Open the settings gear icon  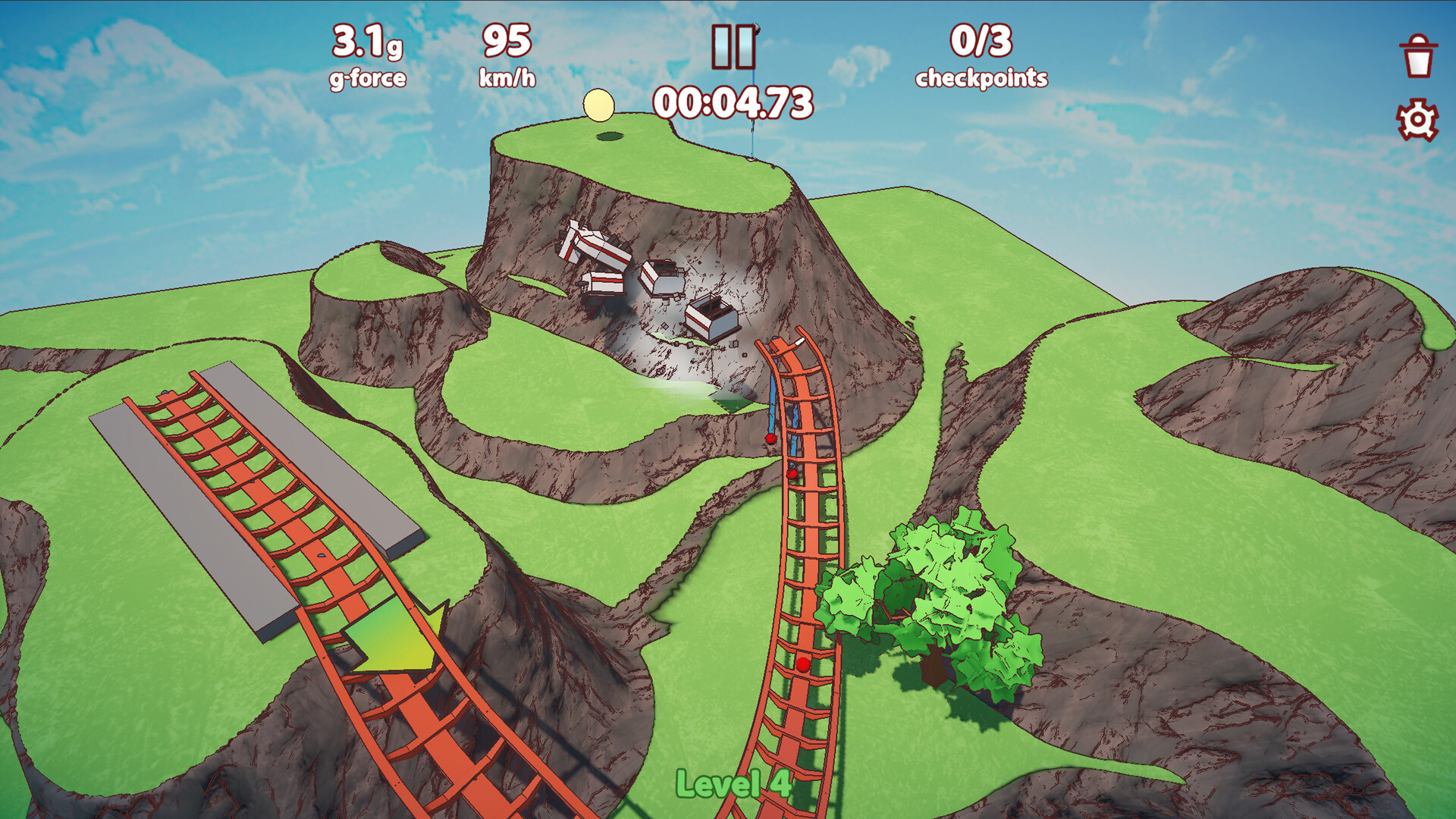tap(1417, 120)
